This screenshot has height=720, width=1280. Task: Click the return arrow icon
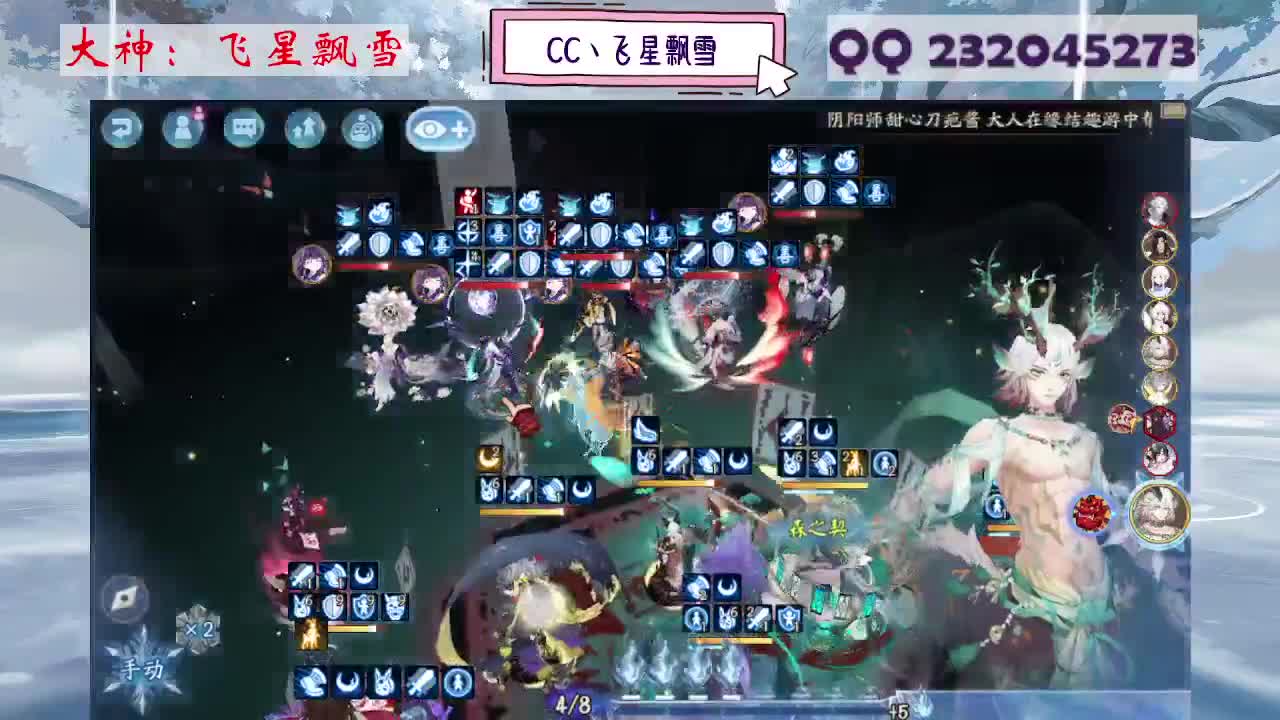click(120, 130)
